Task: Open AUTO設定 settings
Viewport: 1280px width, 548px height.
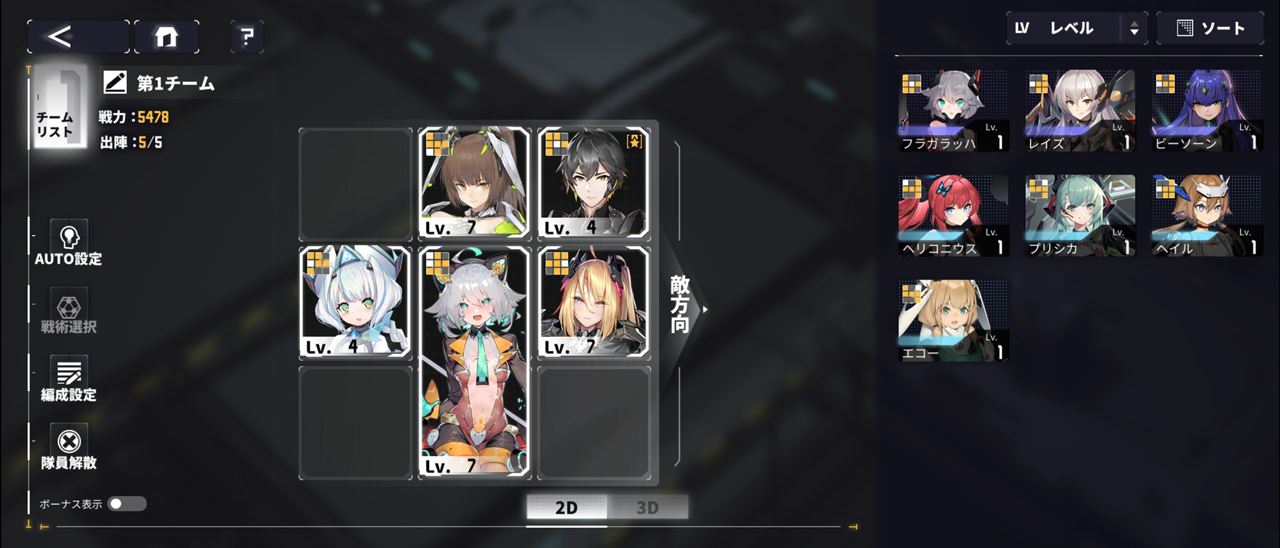Action: pyautogui.click(x=69, y=243)
